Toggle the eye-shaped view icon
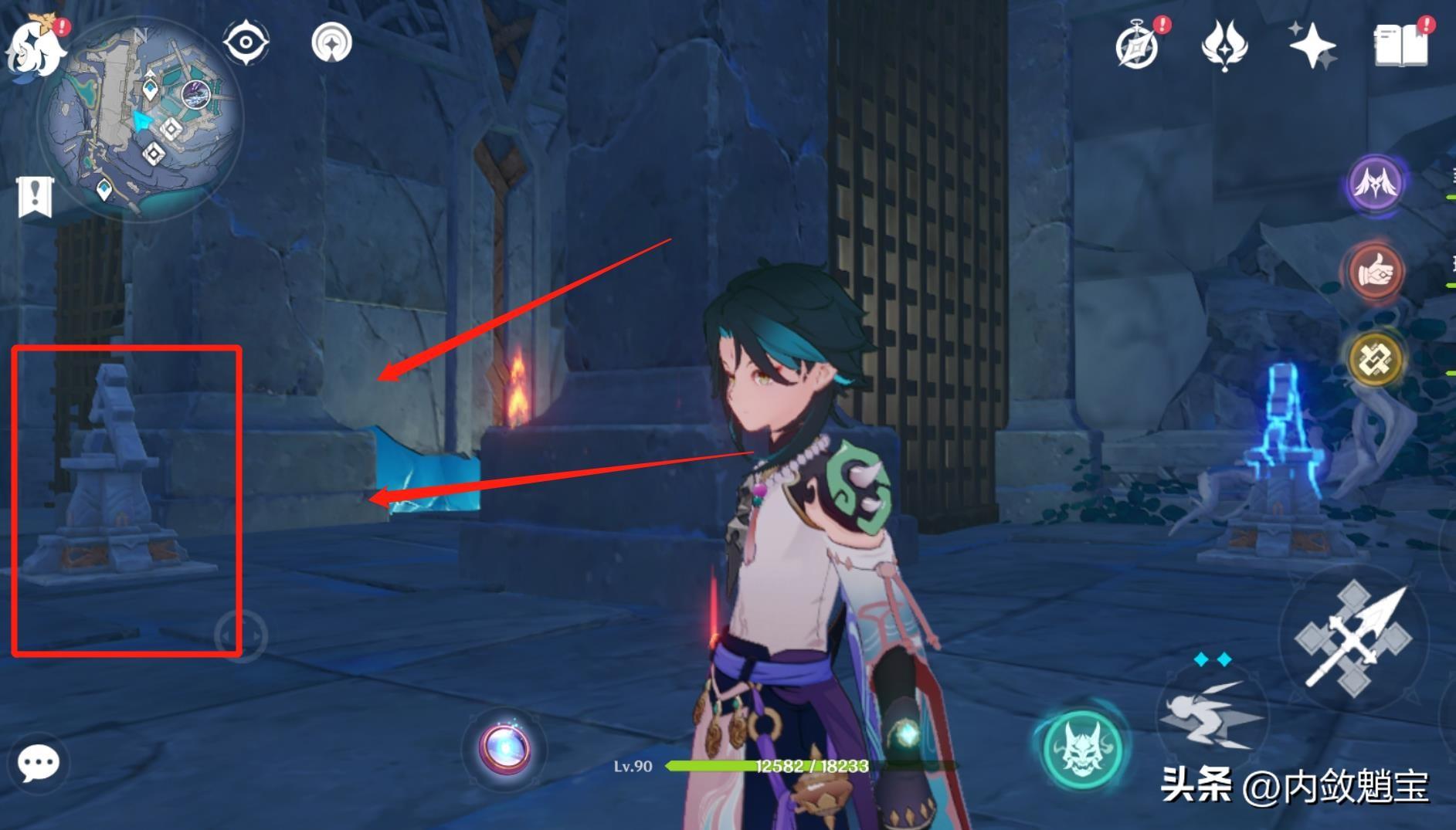The height and width of the screenshot is (830, 1456). click(246, 42)
